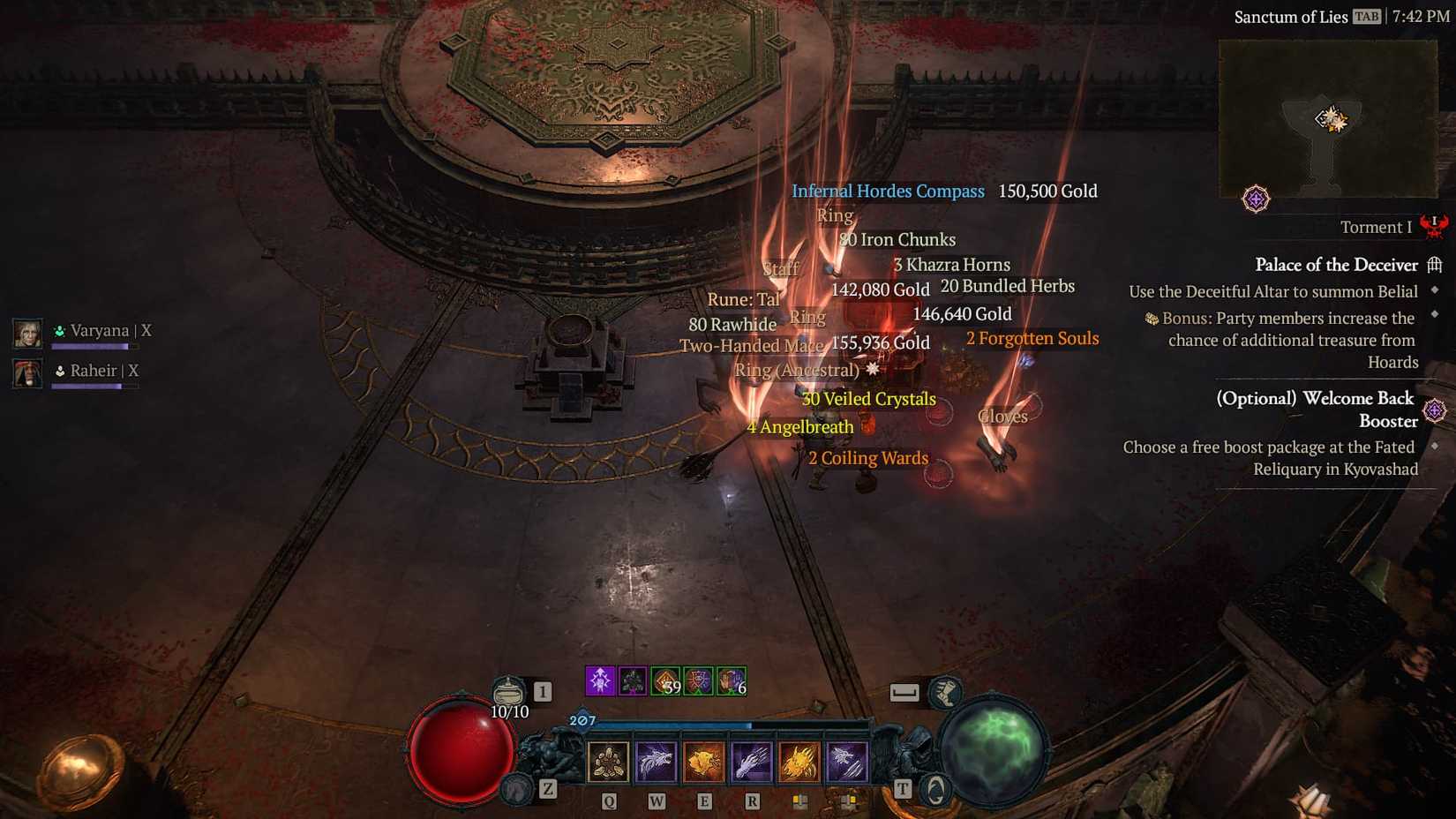Use the clawed hand skill on the R slot

click(x=754, y=761)
